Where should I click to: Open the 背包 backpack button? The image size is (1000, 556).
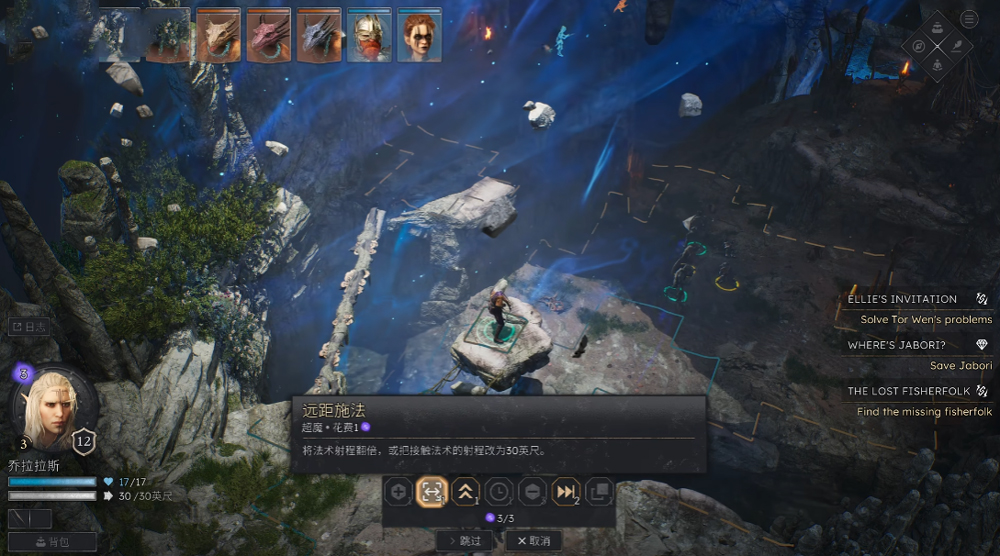pyautogui.click(x=53, y=542)
